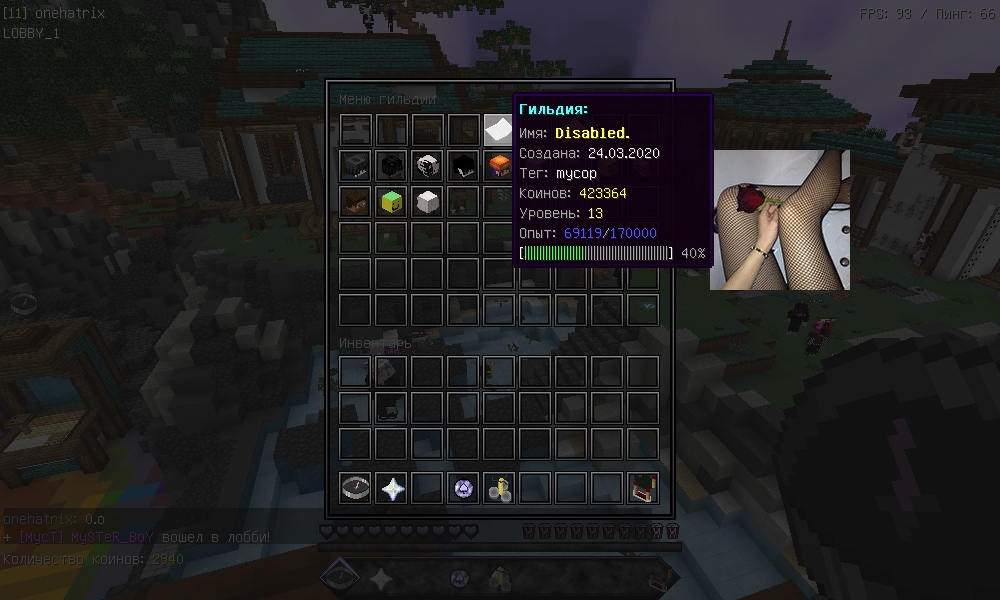Viewport: 1000px width, 600px height.
Task: Select the compass in the hotbar
Action: point(355,488)
